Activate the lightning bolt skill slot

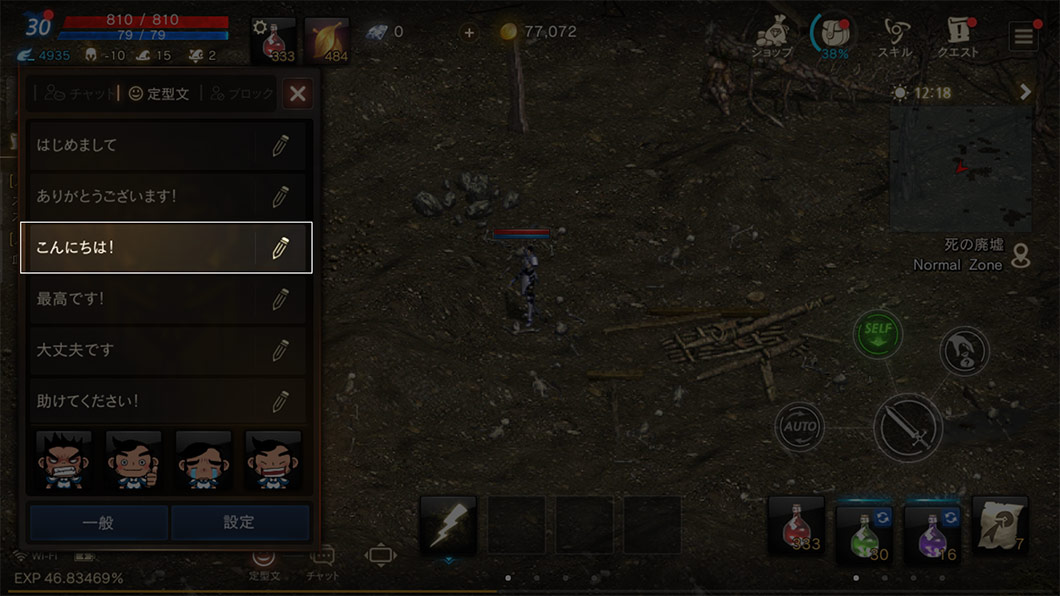coord(447,526)
